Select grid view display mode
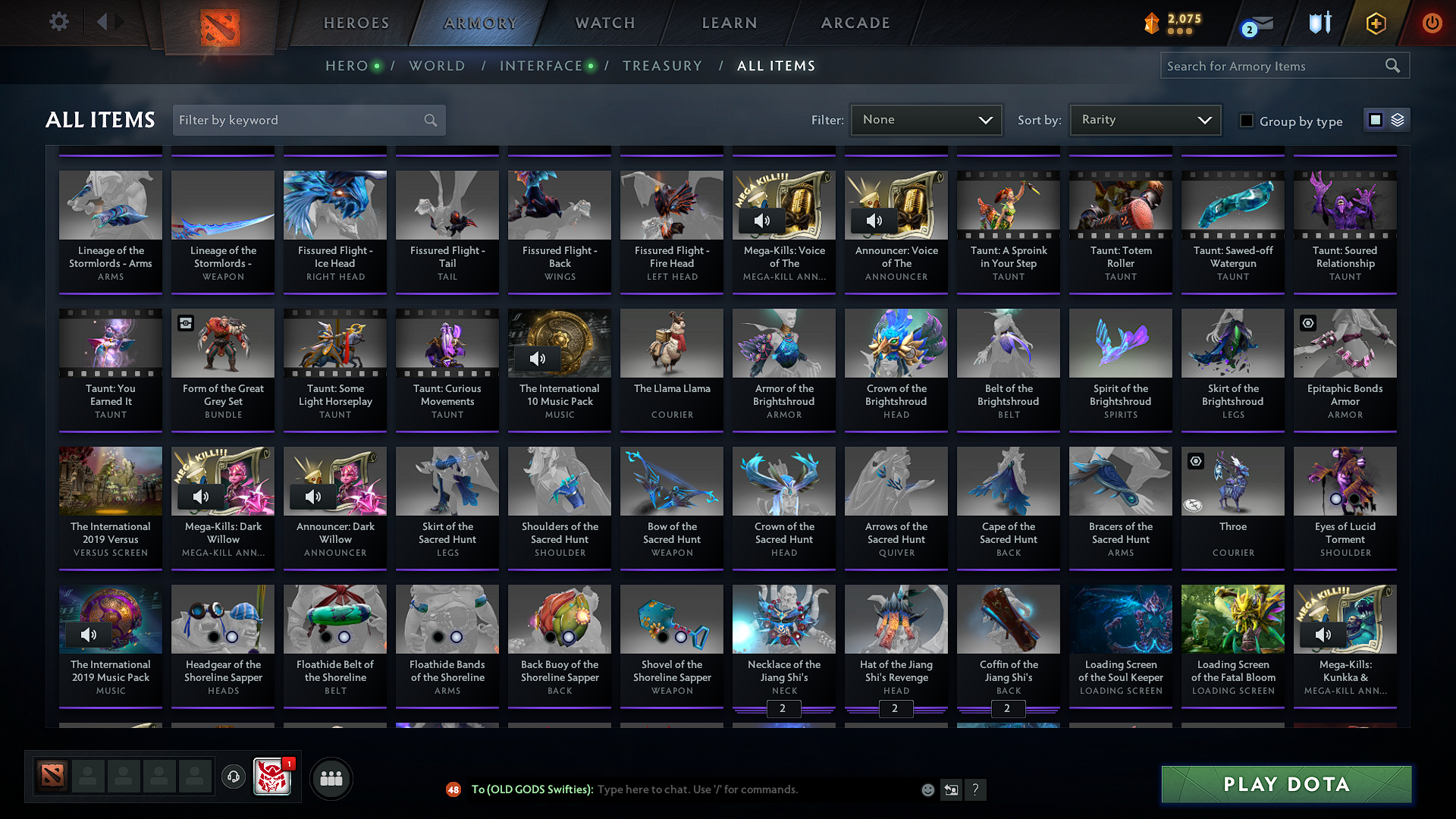 [1377, 119]
